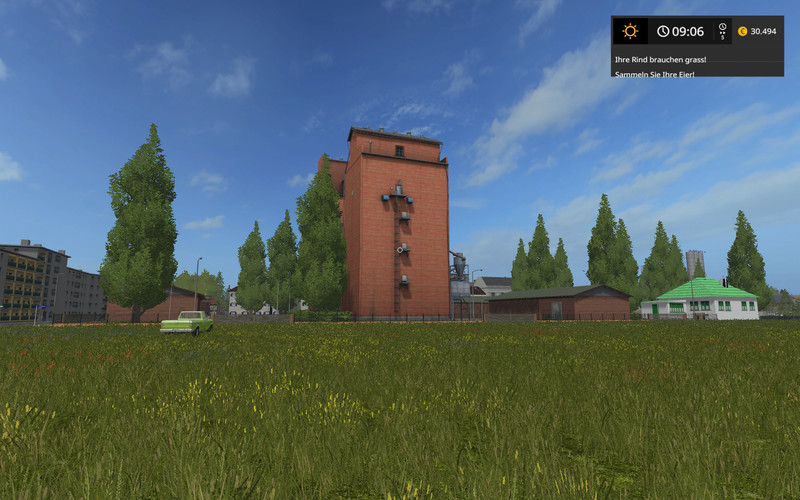The image size is (800, 500).
Task: Click the euro coin money icon
Action: (742, 31)
